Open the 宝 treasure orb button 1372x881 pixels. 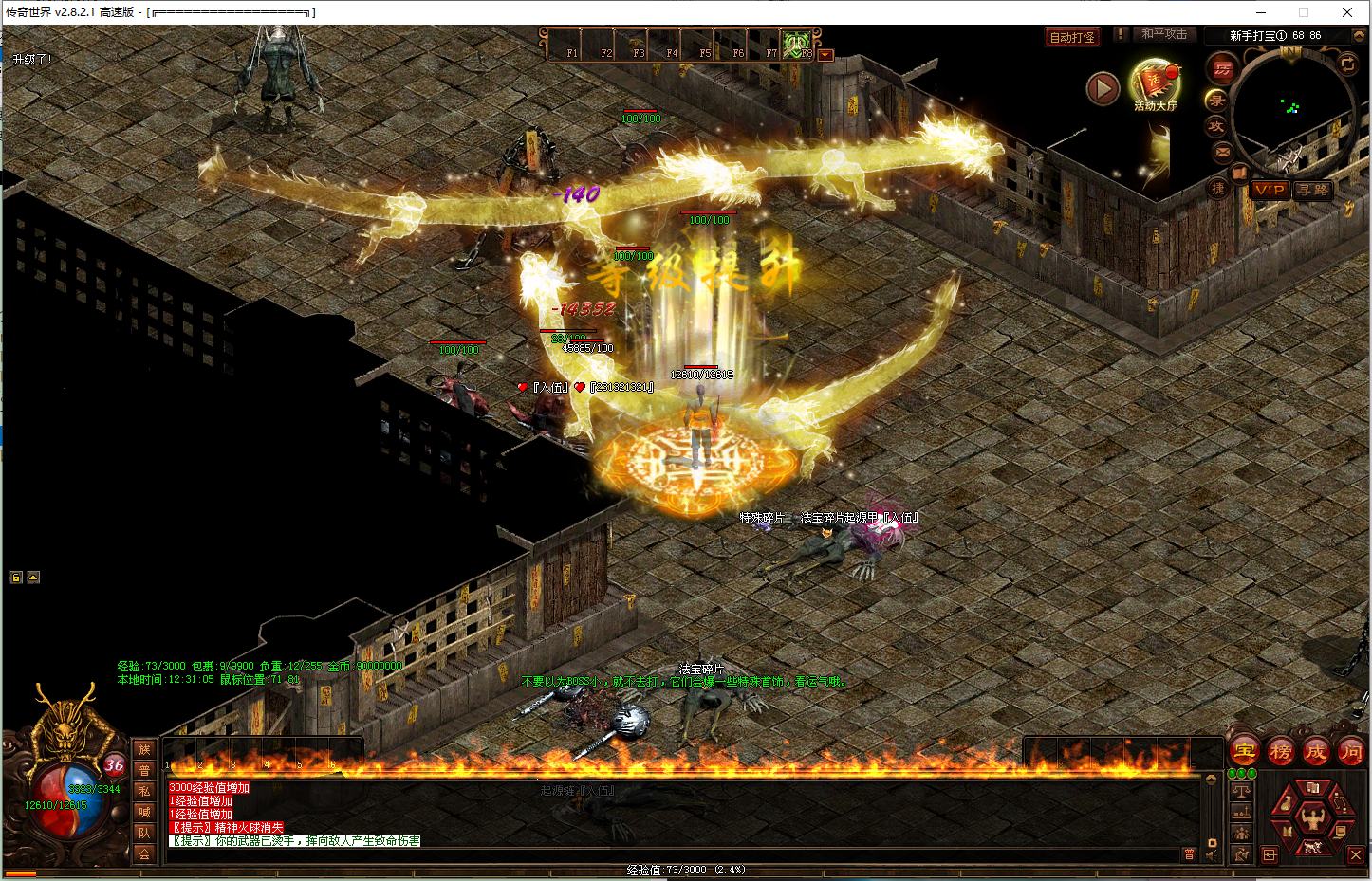1245,752
